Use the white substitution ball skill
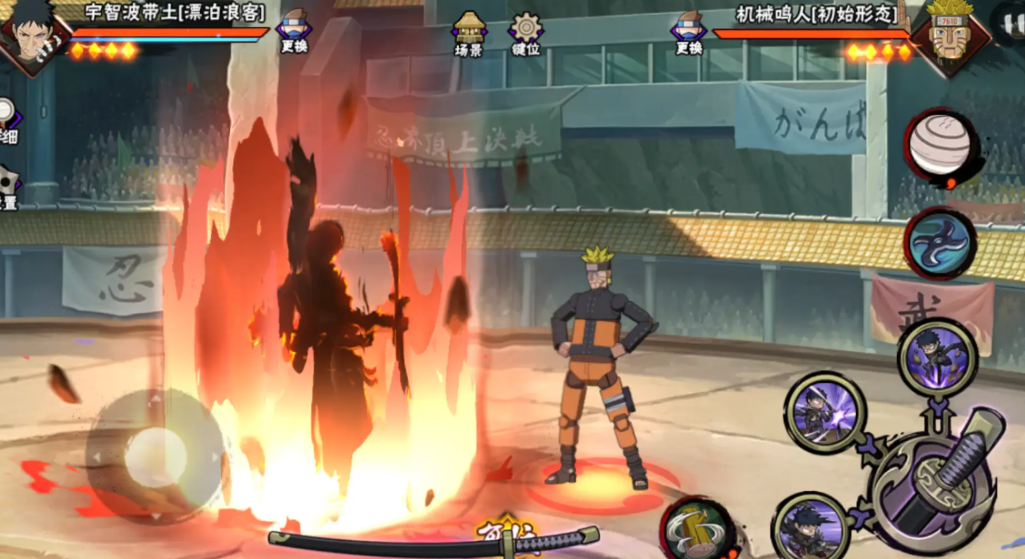Screen dimensions: 1025x559 click(940, 146)
